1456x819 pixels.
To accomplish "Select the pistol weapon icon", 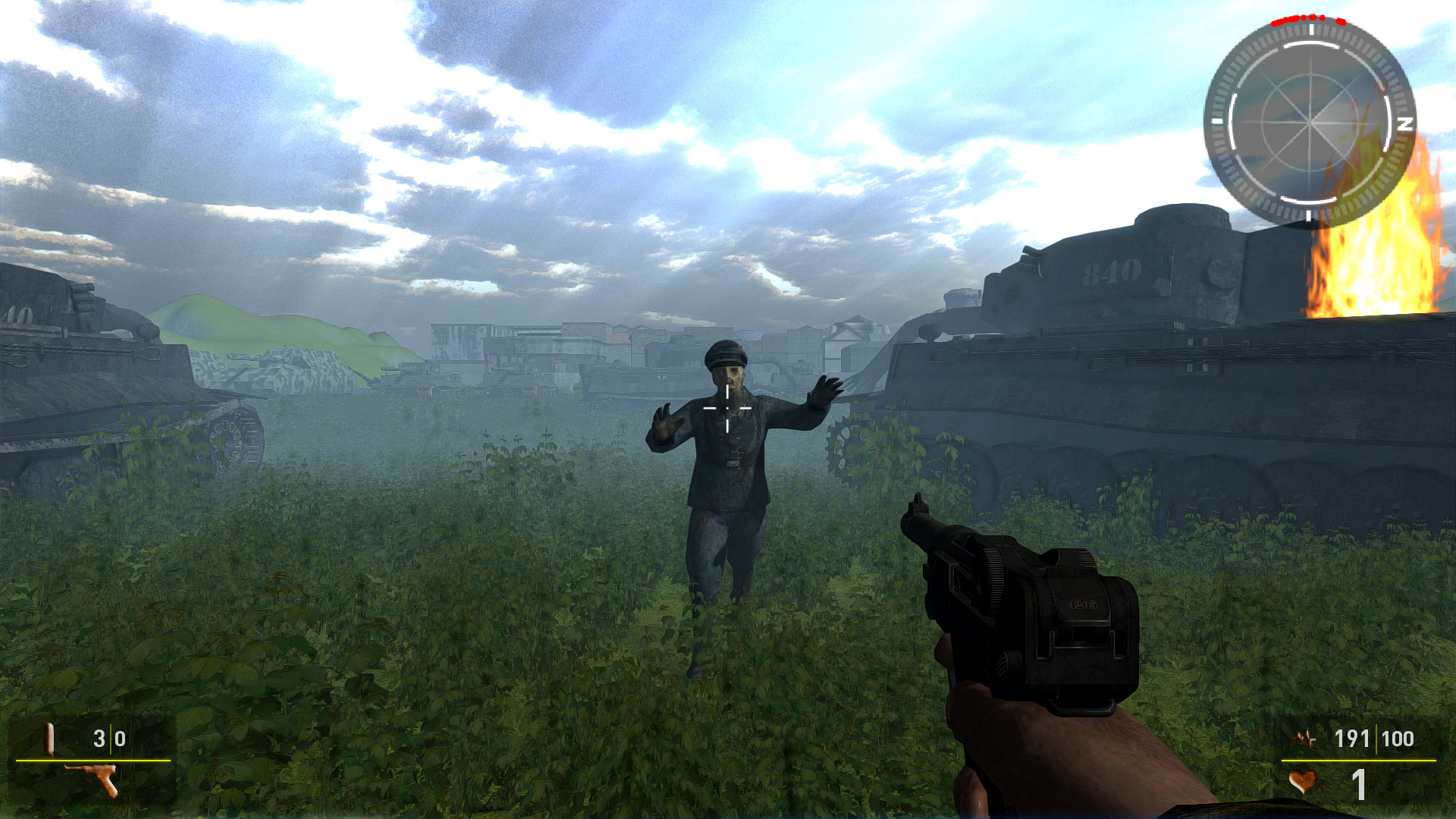I will tap(94, 779).
